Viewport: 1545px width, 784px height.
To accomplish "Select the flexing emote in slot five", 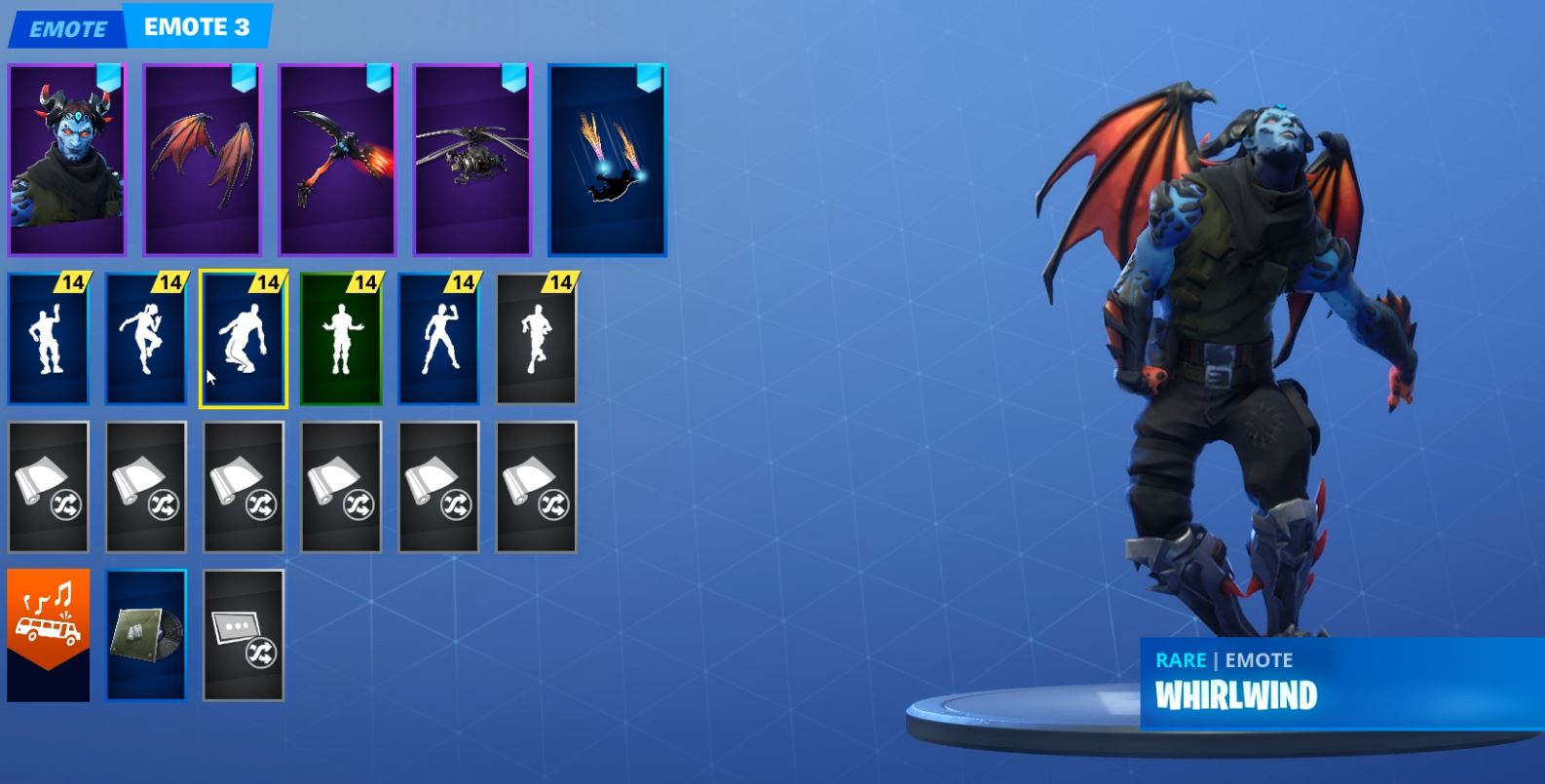I will point(438,341).
